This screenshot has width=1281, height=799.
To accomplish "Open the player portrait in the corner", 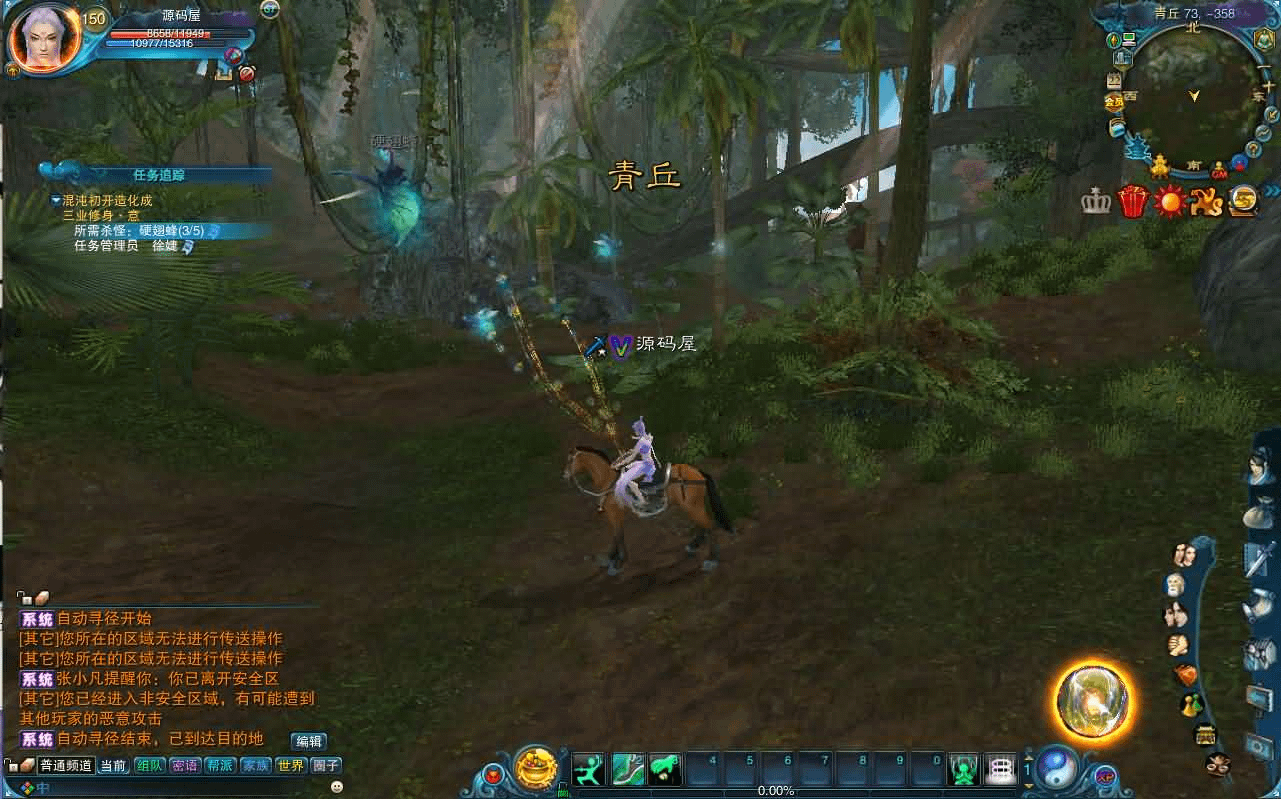I will point(43,39).
